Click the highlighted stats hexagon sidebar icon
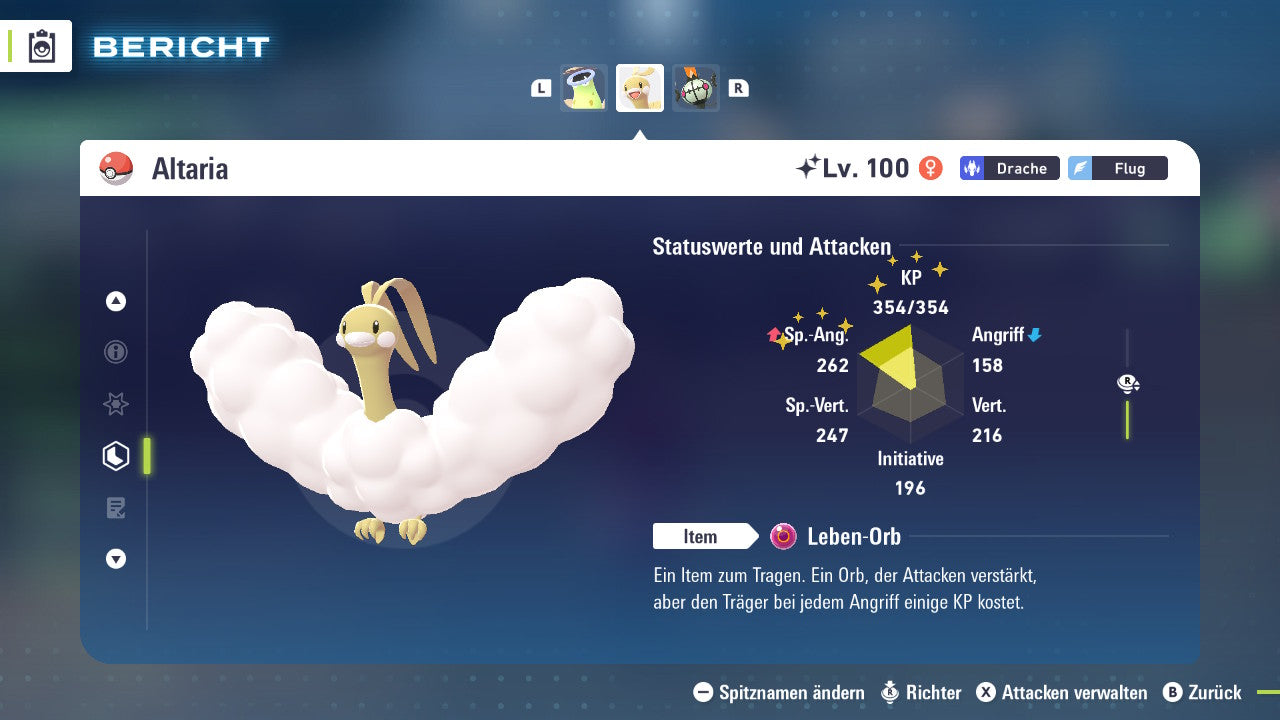The width and height of the screenshot is (1280, 720). (x=115, y=455)
